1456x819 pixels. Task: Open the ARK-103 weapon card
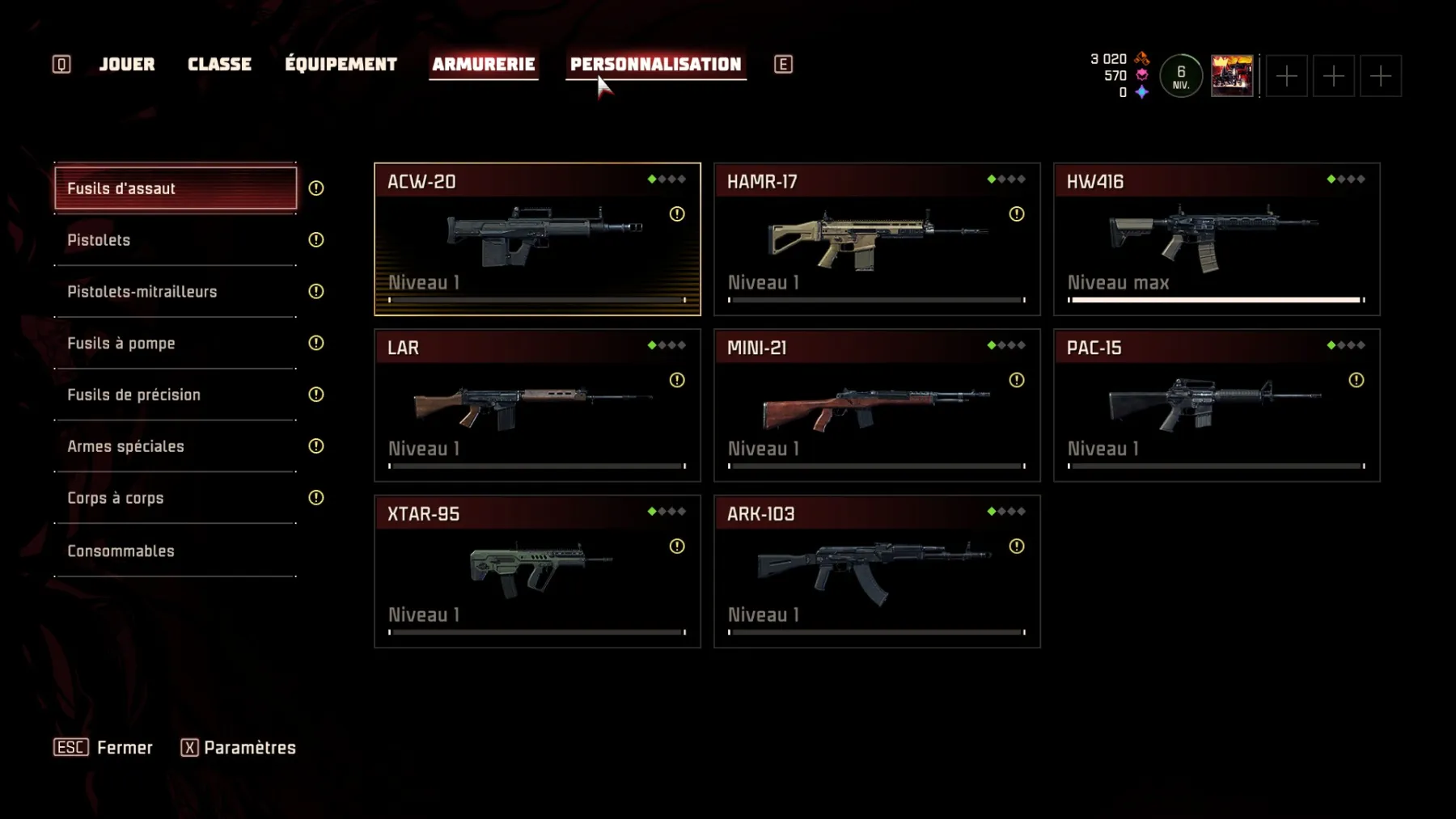point(877,572)
